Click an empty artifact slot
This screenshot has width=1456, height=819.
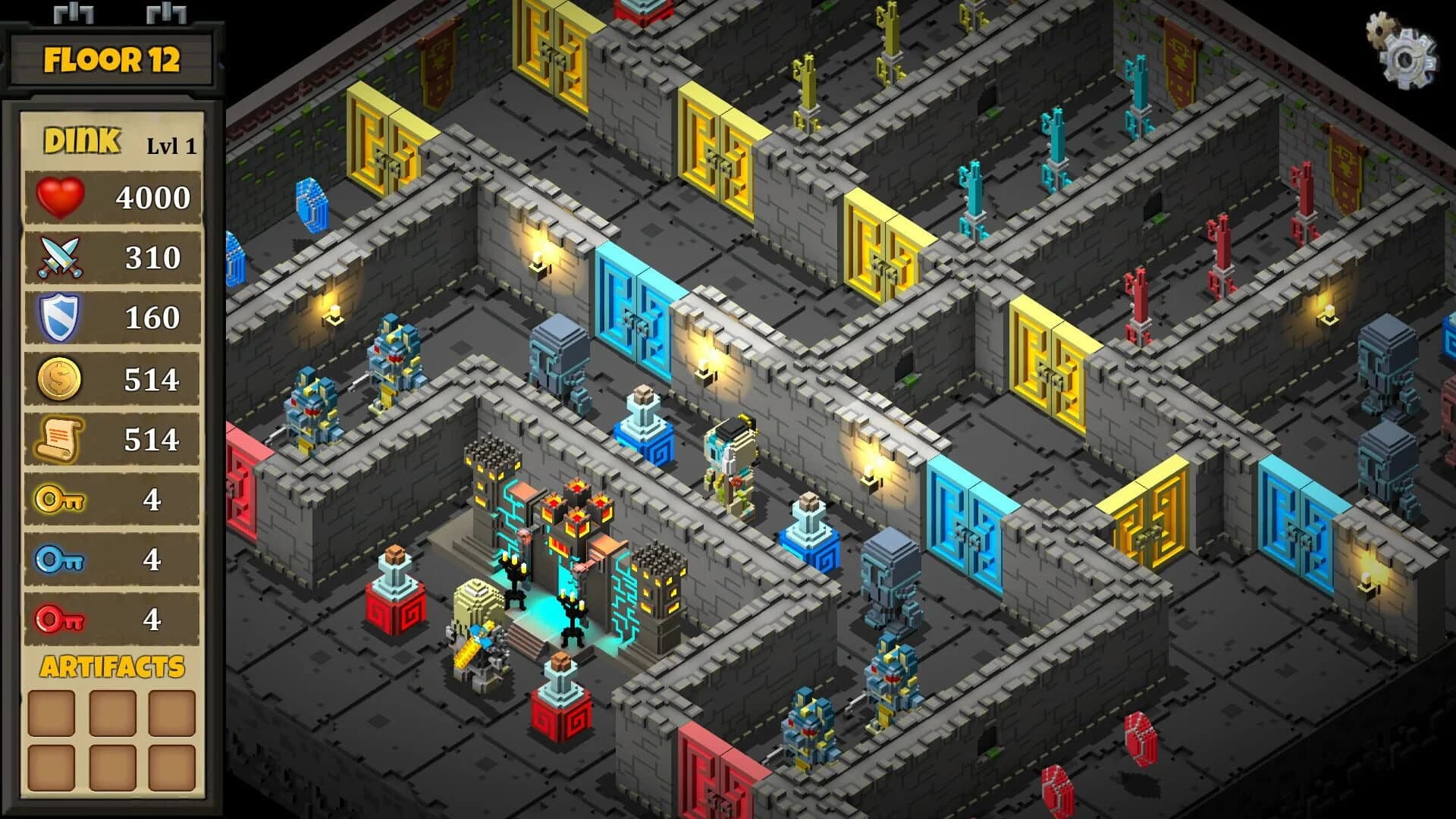point(53,713)
